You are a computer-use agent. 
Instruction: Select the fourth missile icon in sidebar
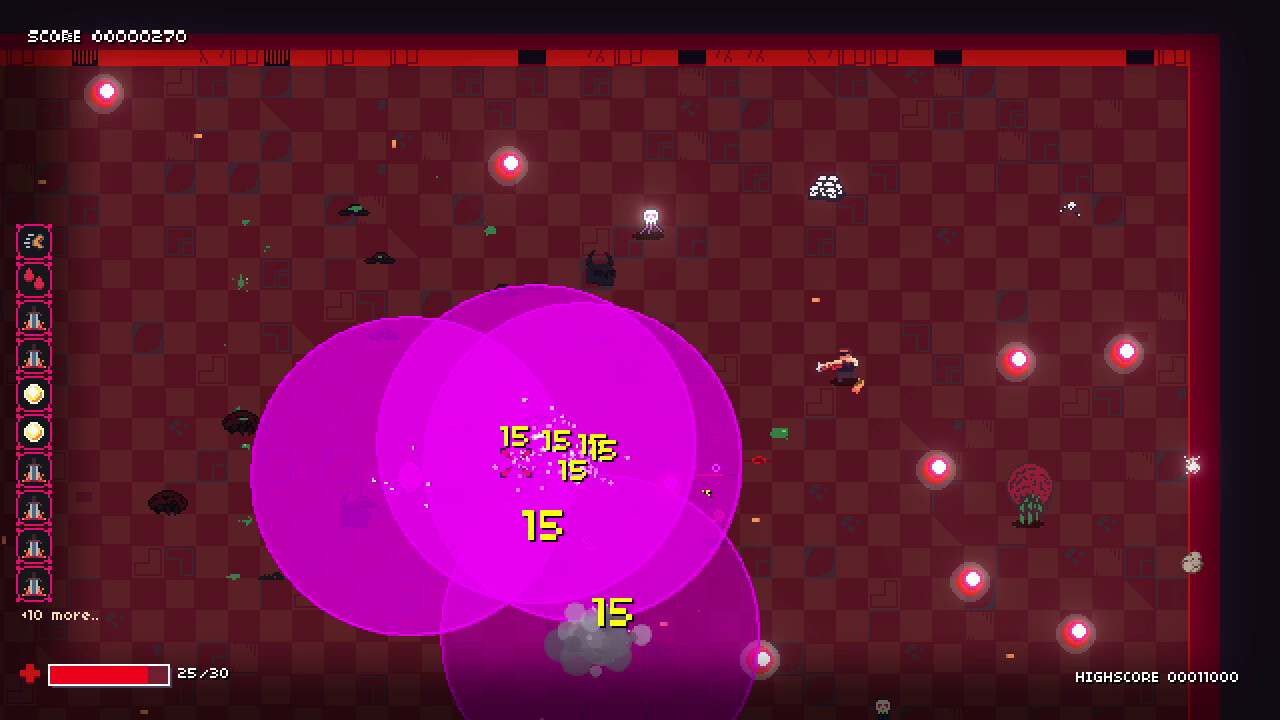pos(34,508)
